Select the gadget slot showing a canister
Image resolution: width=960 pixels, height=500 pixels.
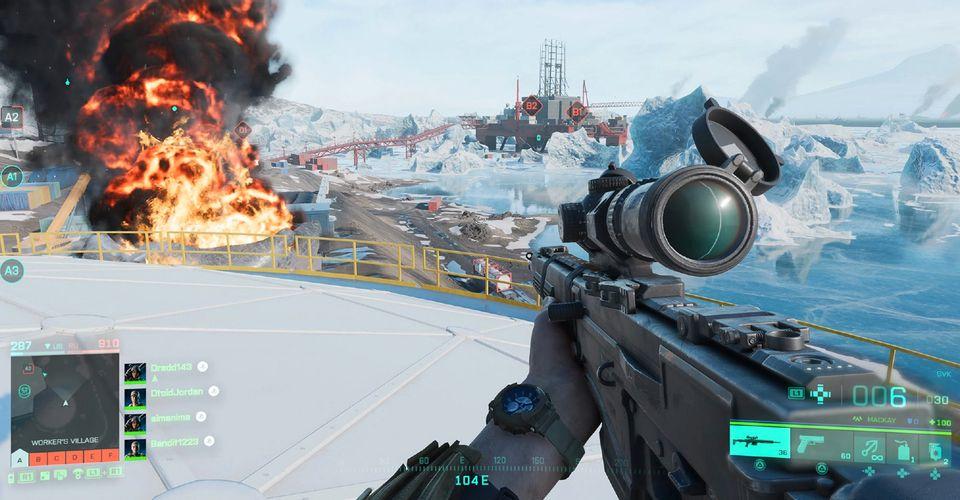(902, 446)
